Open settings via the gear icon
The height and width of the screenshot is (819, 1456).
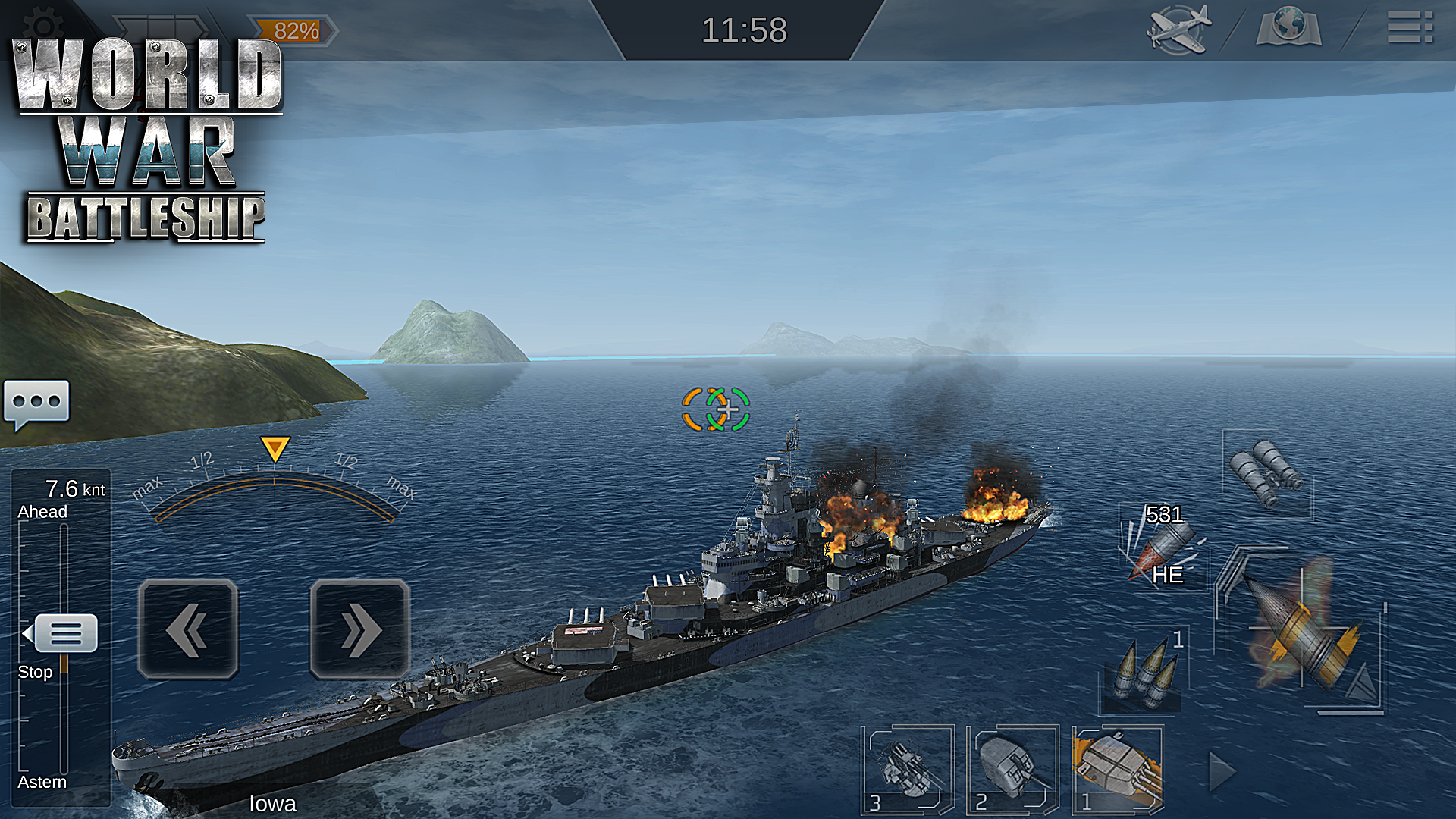point(42,23)
